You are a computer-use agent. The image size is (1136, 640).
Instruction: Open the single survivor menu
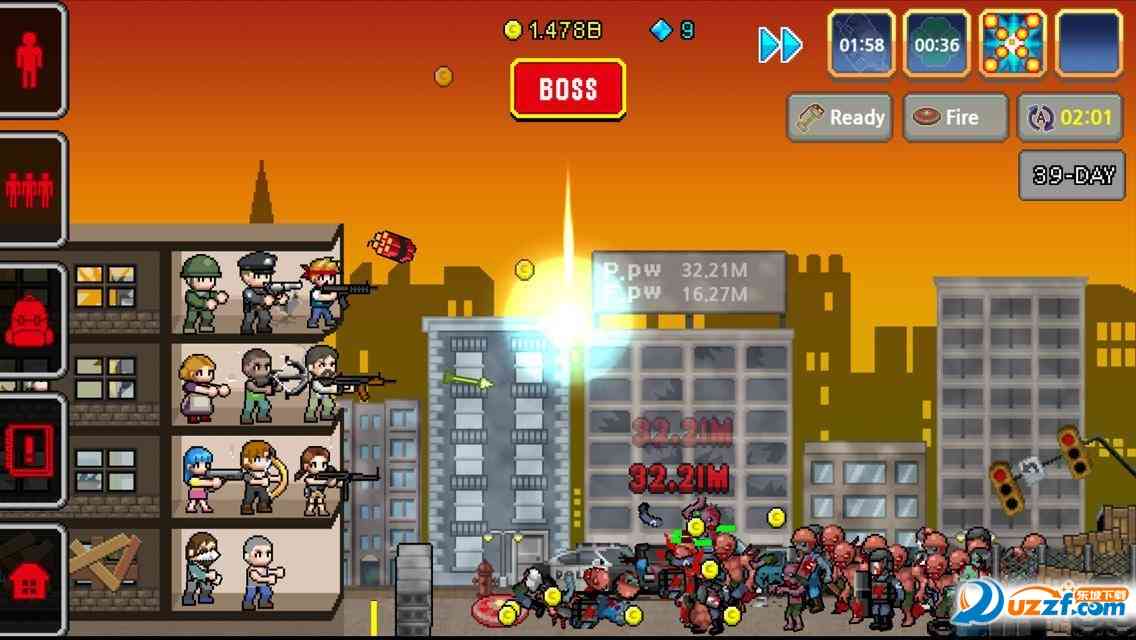30,61
